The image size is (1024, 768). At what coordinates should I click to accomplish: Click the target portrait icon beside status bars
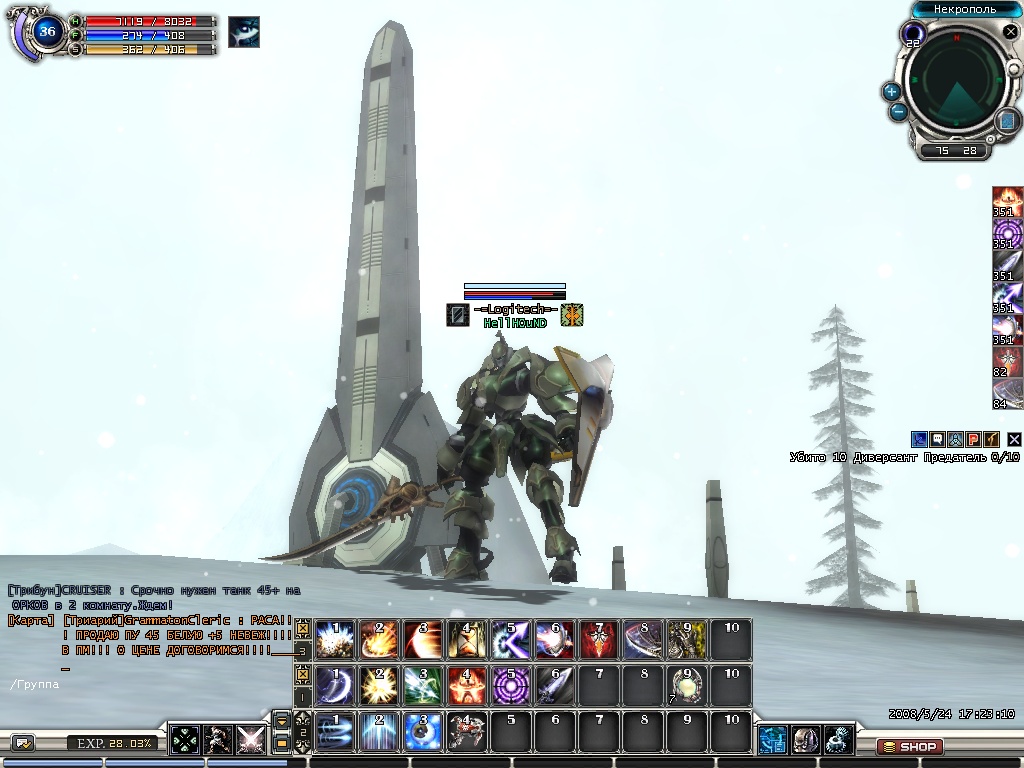244,32
